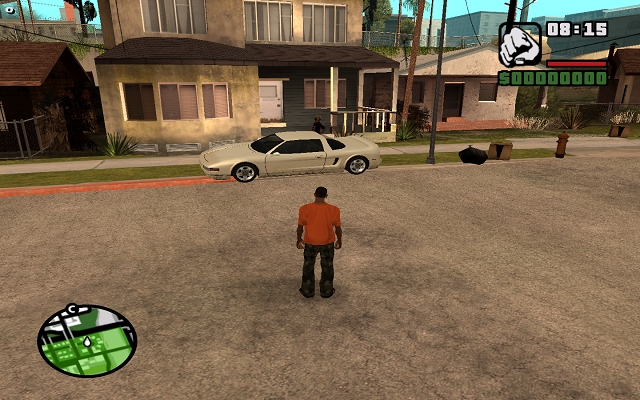
Task: Open the circular radar minimap
Action: tap(87, 340)
